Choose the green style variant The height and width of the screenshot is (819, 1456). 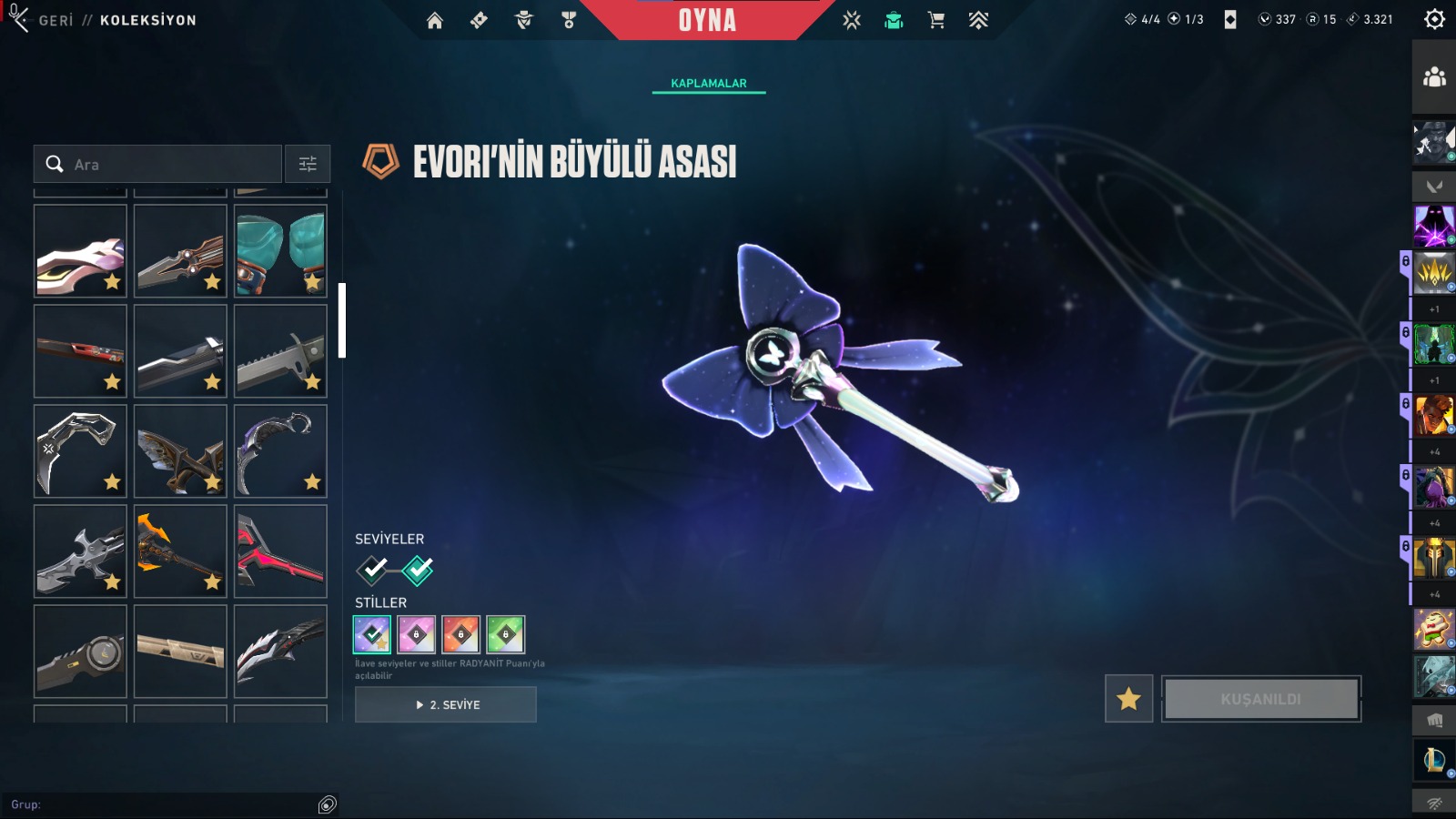click(x=505, y=634)
